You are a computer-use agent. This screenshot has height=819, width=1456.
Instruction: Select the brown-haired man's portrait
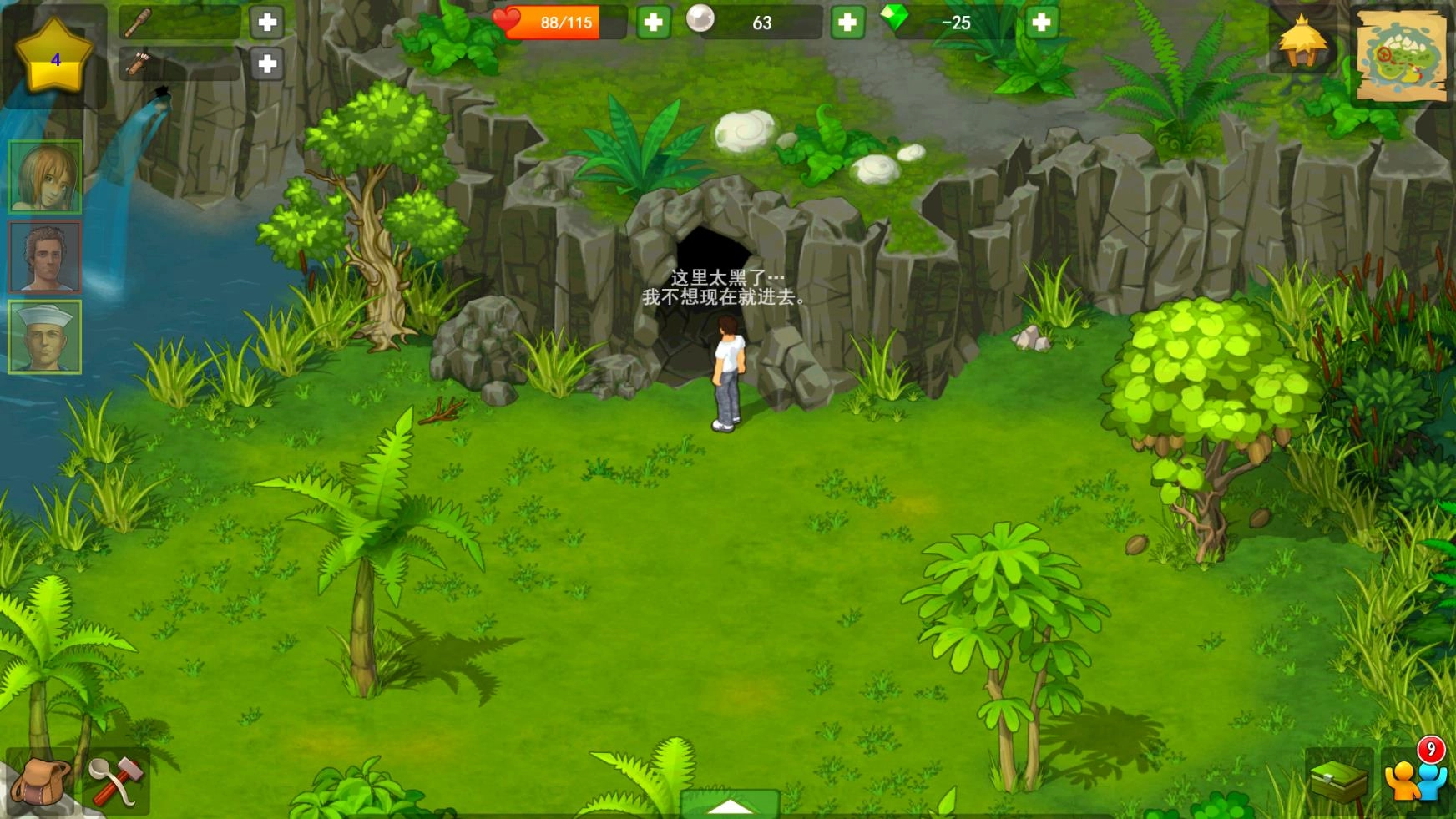46,256
